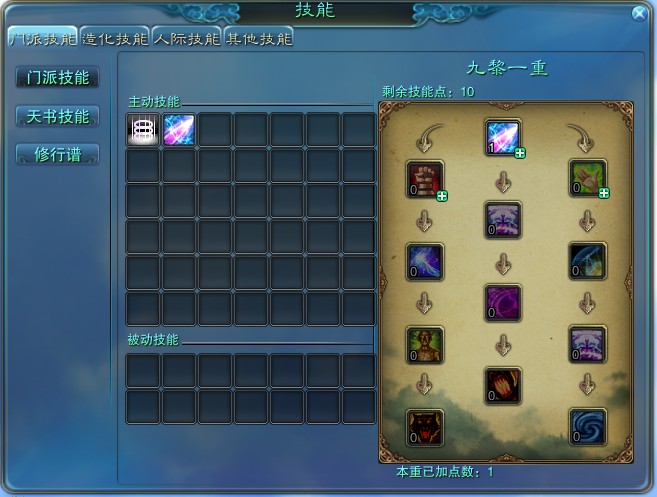Pick the blue swirl vortex skill icon
The height and width of the screenshot is (497, 657).
tap(587, 426)
